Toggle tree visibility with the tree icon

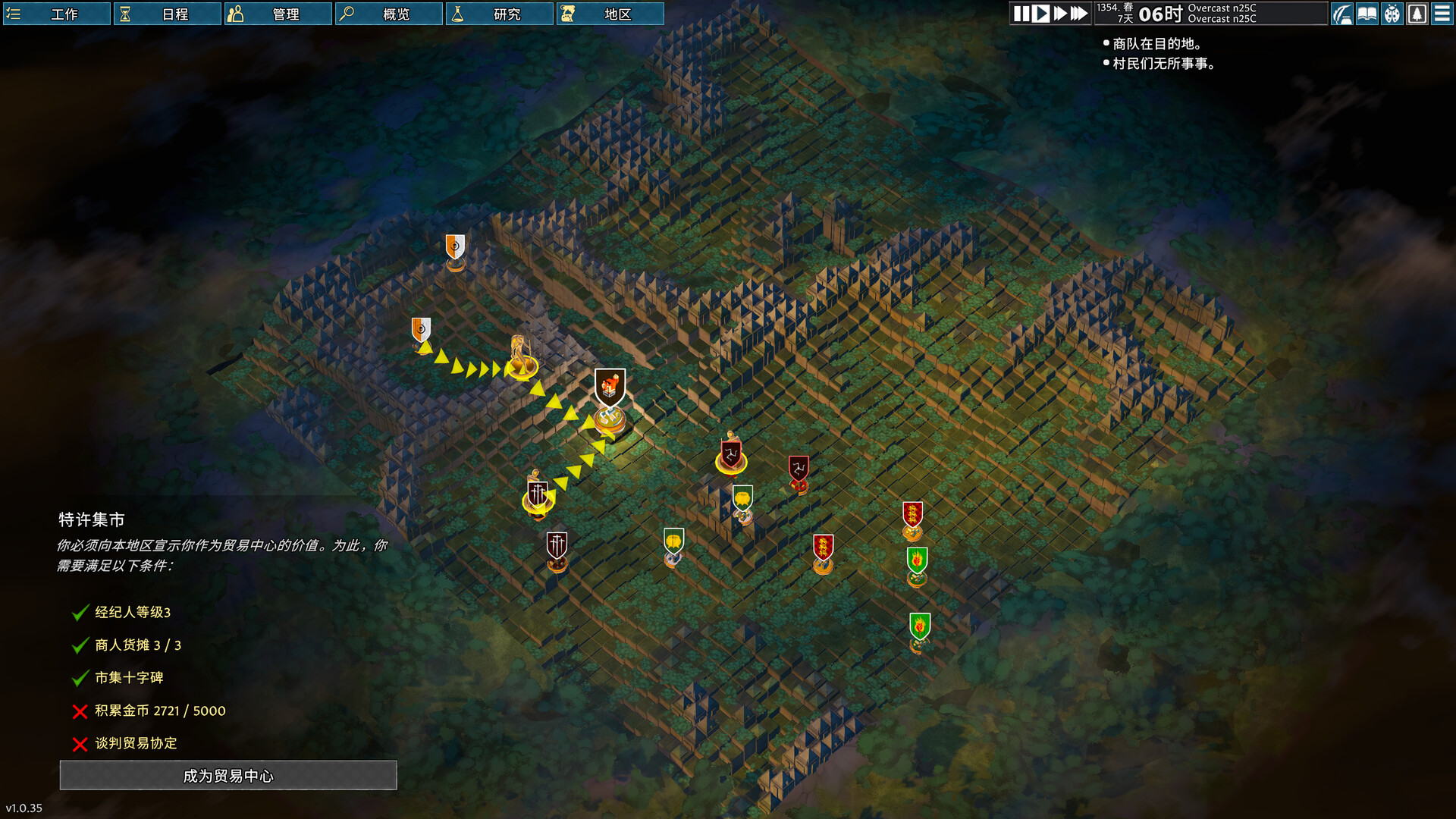click(1417, 14)
